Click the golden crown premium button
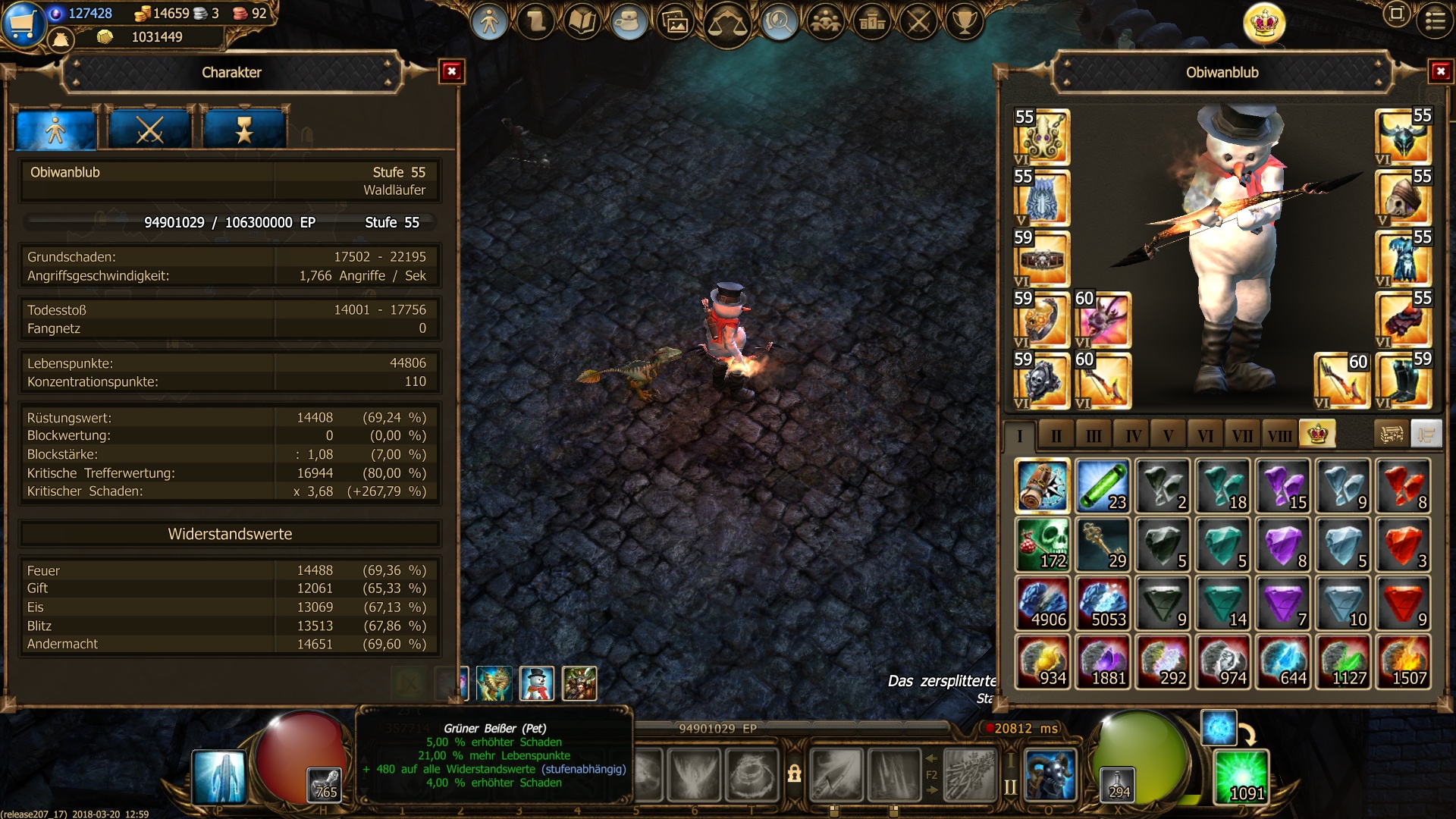The width and height of the screenshot is (1456, 819). (1264, 24)
